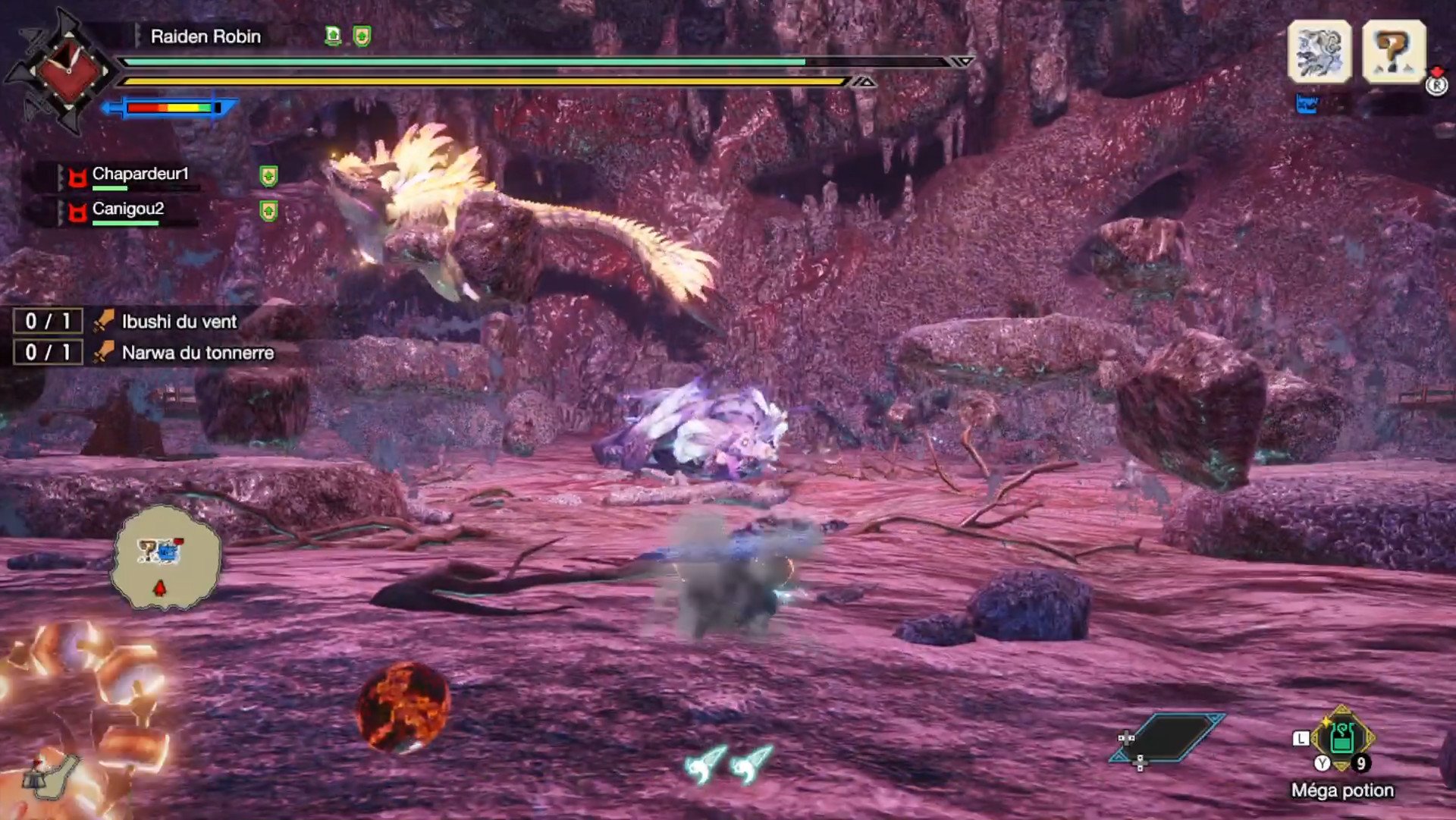Click the 0/1 counter for Narwa du tonnerre
This screenshot has height=820, width=1456.
click(x=47, y=352)
